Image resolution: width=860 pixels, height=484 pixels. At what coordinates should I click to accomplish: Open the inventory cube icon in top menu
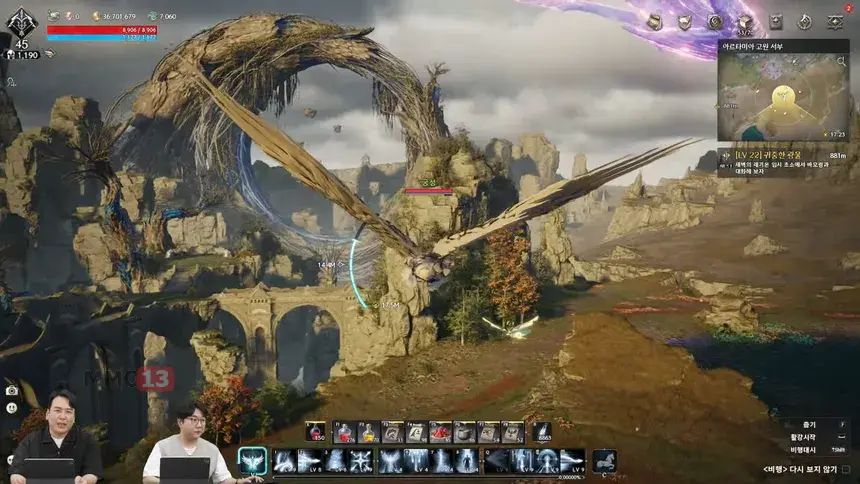tap(744, 21)
